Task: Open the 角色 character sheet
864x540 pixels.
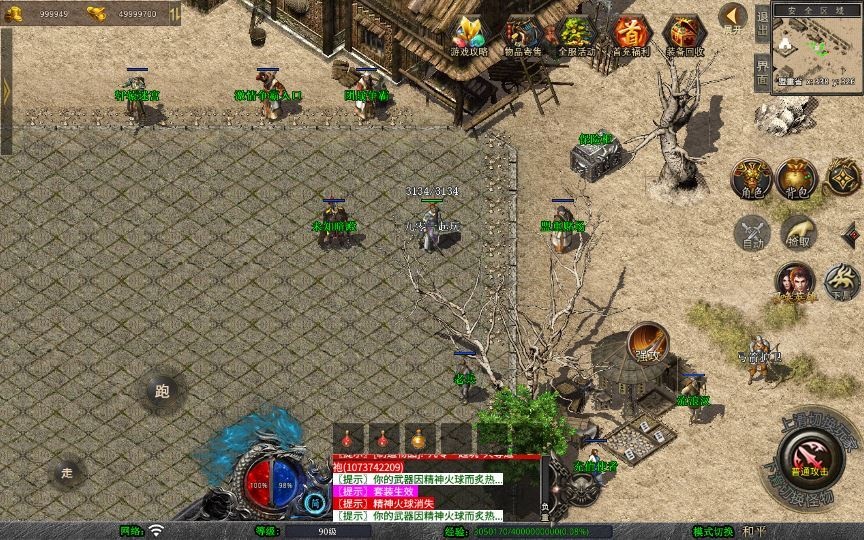Action: [x=751, y=178]
